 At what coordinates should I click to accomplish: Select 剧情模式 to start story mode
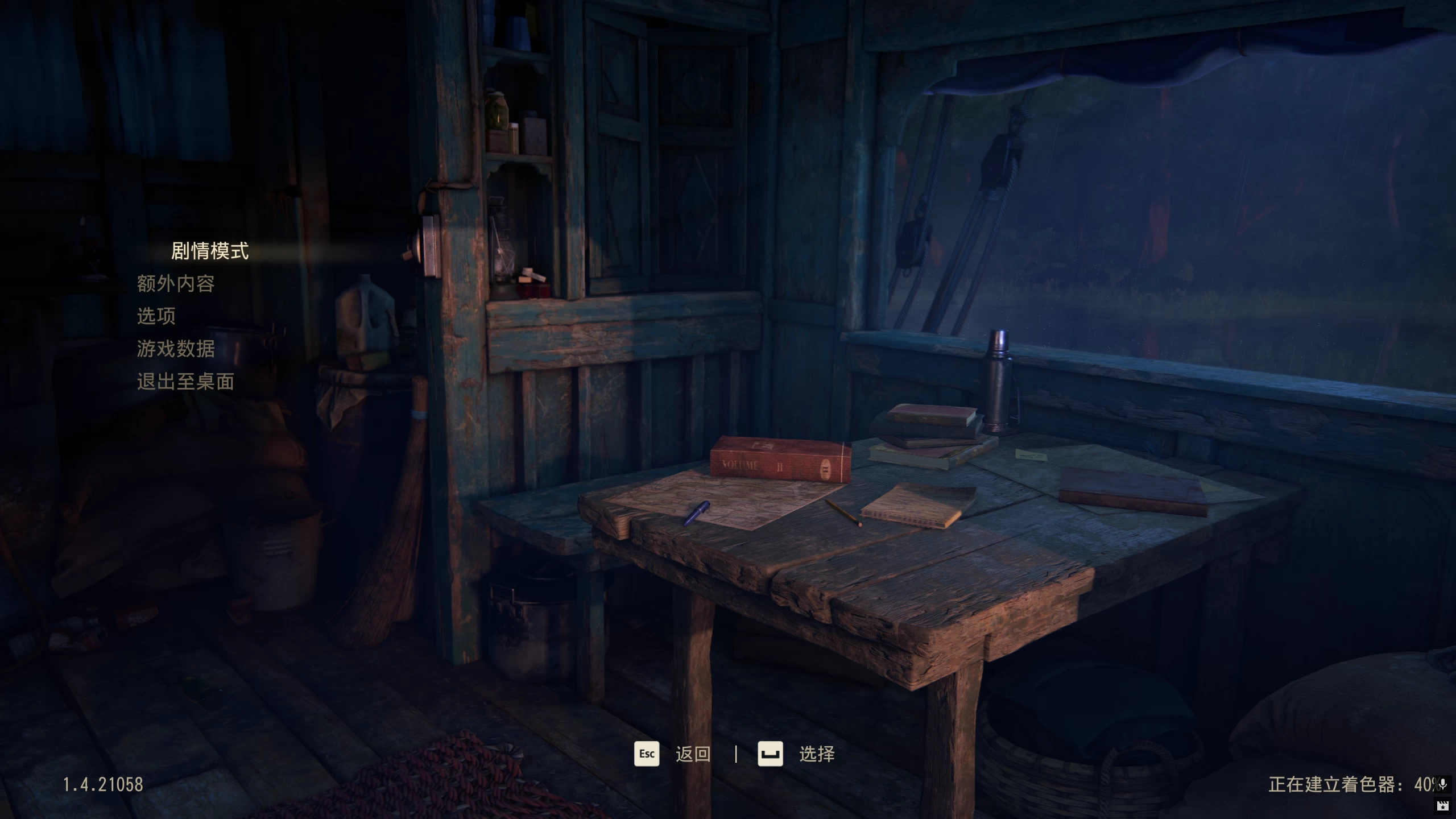pos(208,251)
